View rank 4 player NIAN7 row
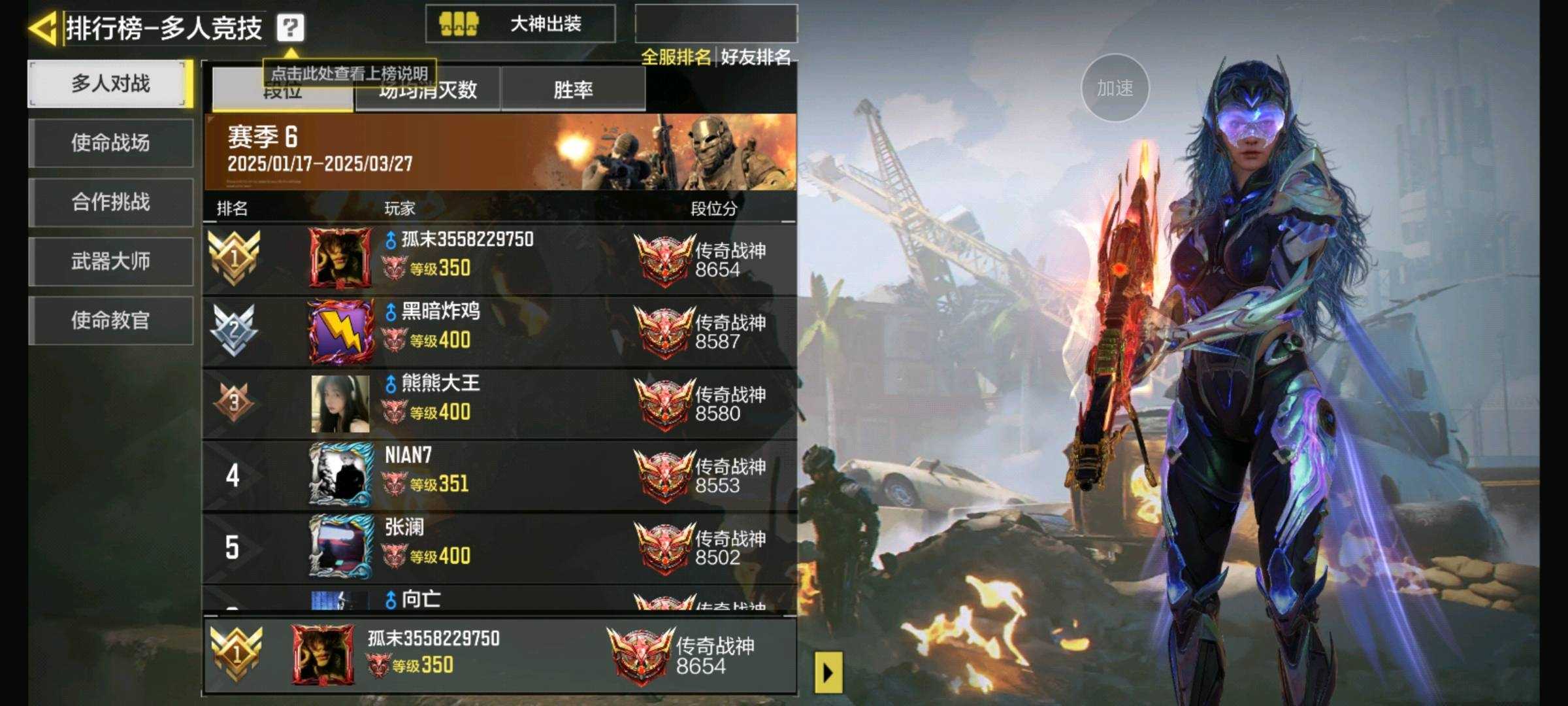The image size is (1568, 706). [499, 475]
